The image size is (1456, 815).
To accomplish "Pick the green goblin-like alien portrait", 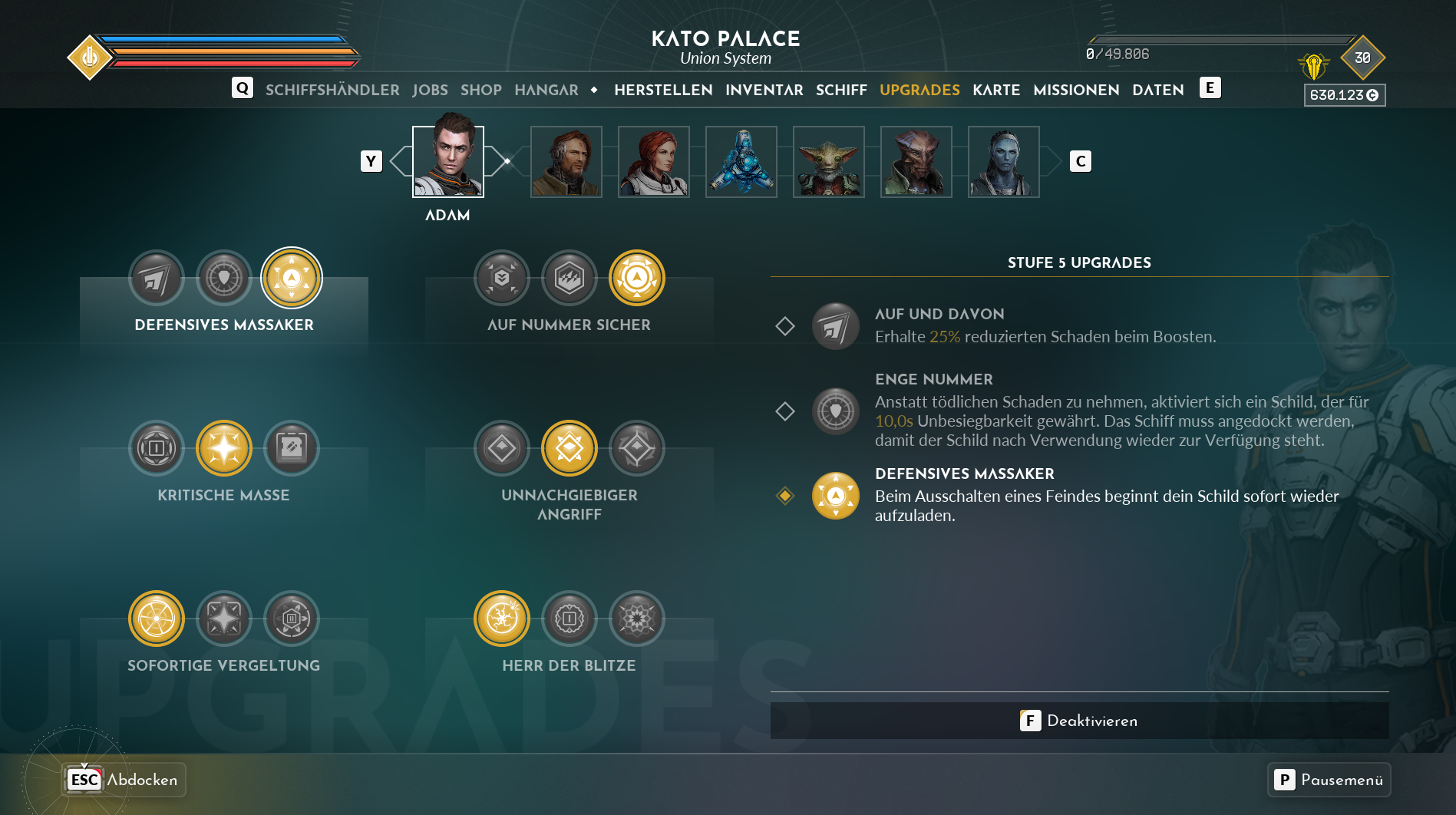I will pos(829,162).
